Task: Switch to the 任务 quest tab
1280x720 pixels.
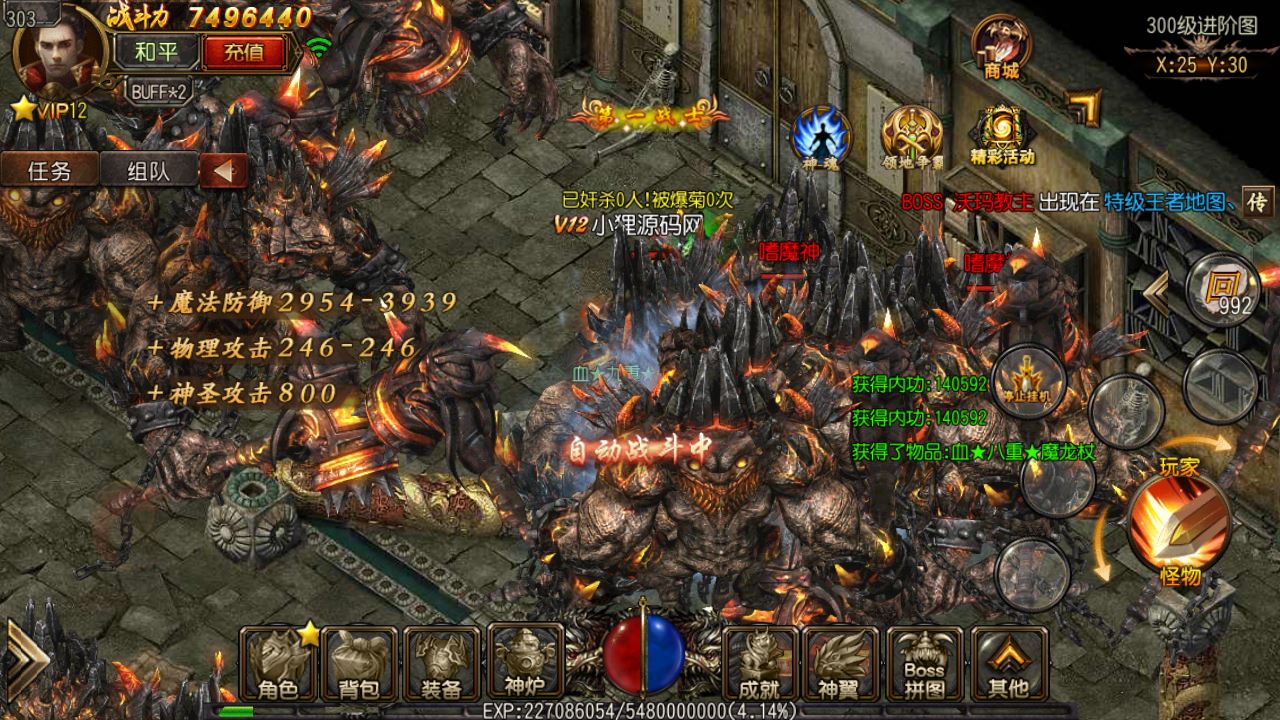Action: point(49,170)
